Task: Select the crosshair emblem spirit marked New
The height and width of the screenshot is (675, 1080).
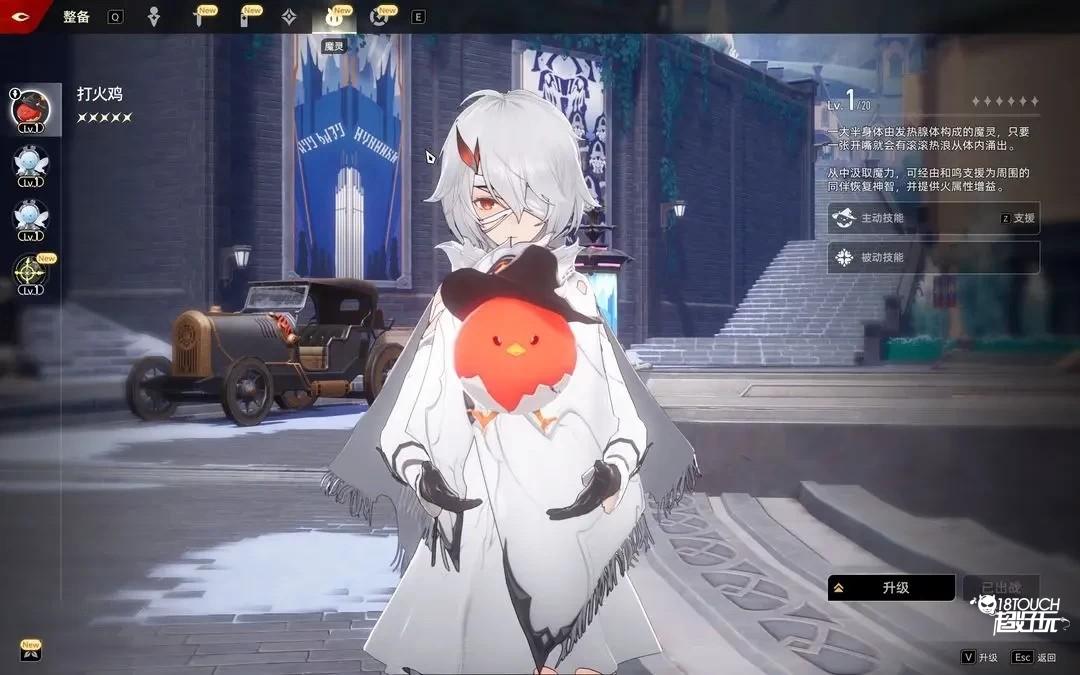Action: 30,273
